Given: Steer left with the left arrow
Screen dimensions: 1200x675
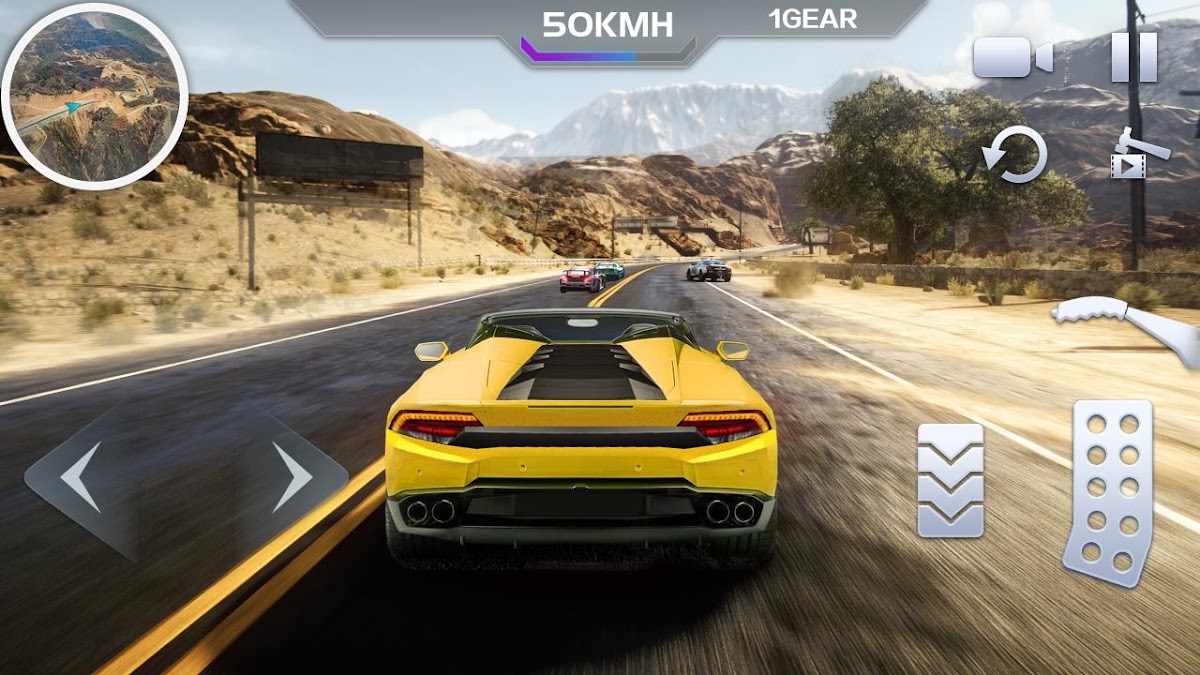Looking at the screenshot, I should coord(82,477).
